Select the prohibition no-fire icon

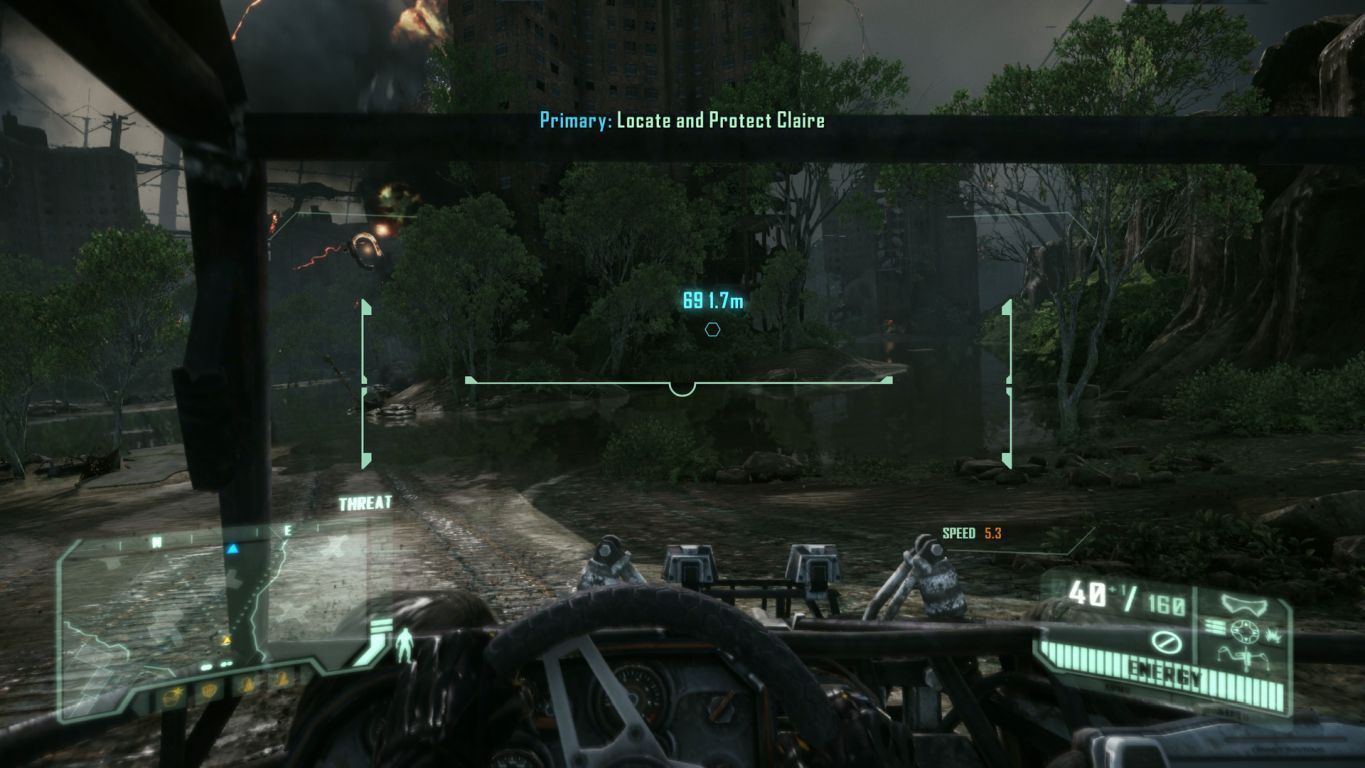click(x=1165, y=641)
